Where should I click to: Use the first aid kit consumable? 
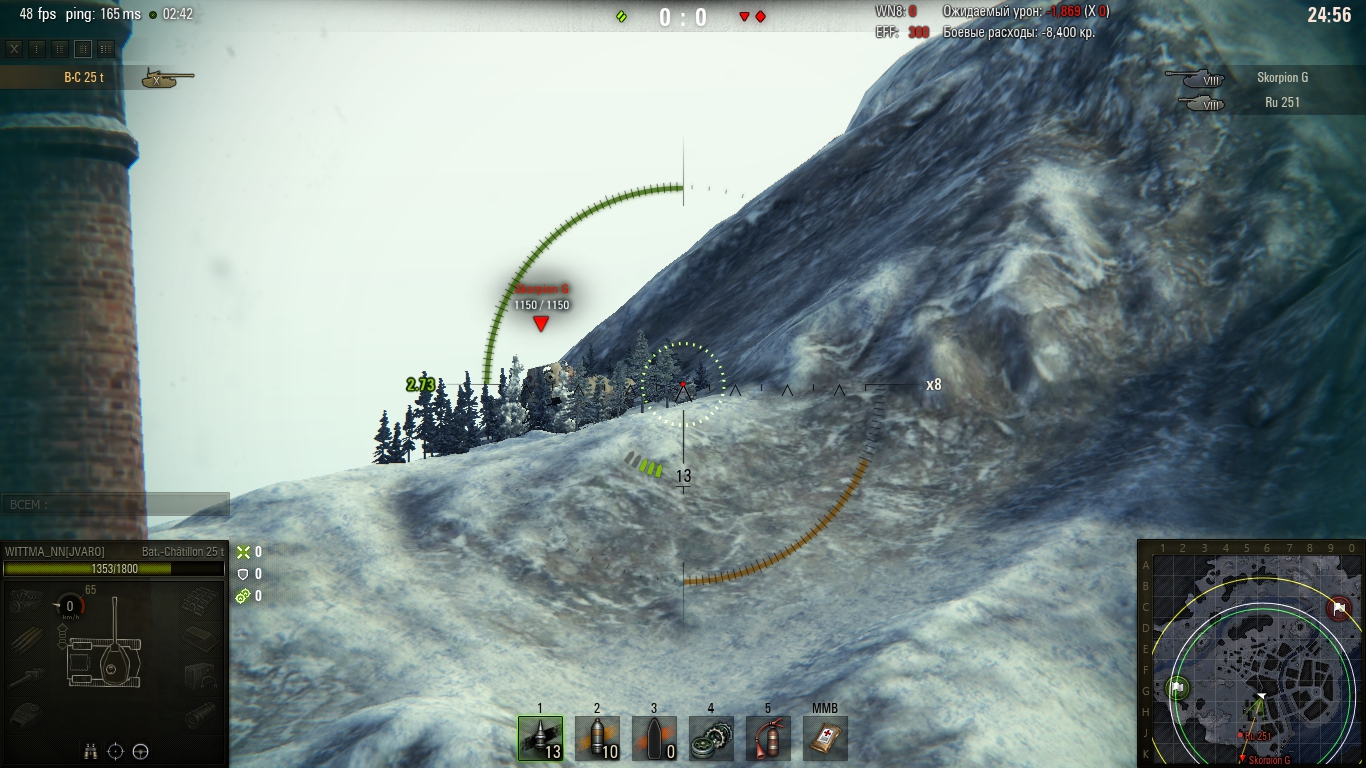825,738
